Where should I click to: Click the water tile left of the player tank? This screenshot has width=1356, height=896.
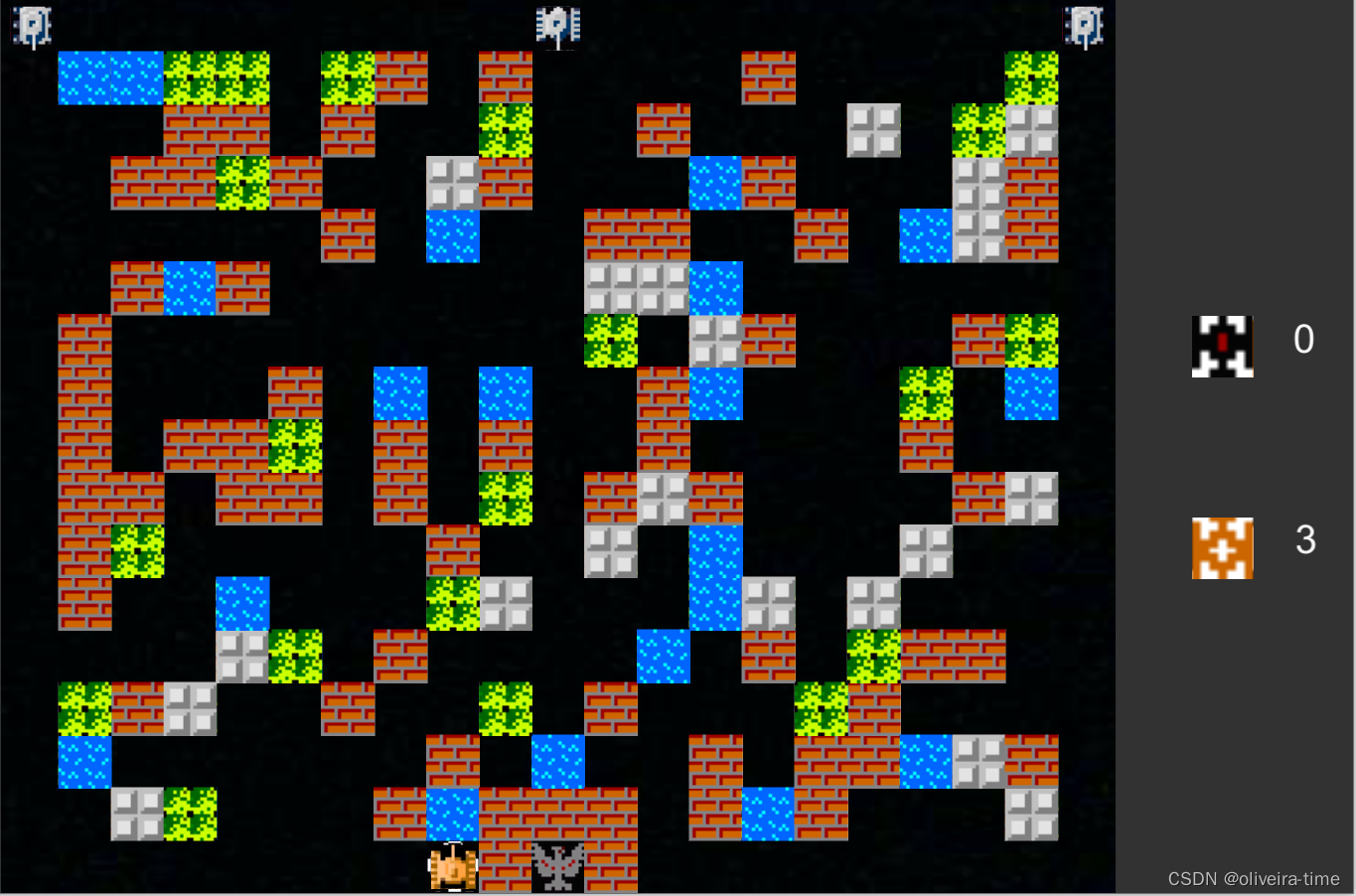452,817
